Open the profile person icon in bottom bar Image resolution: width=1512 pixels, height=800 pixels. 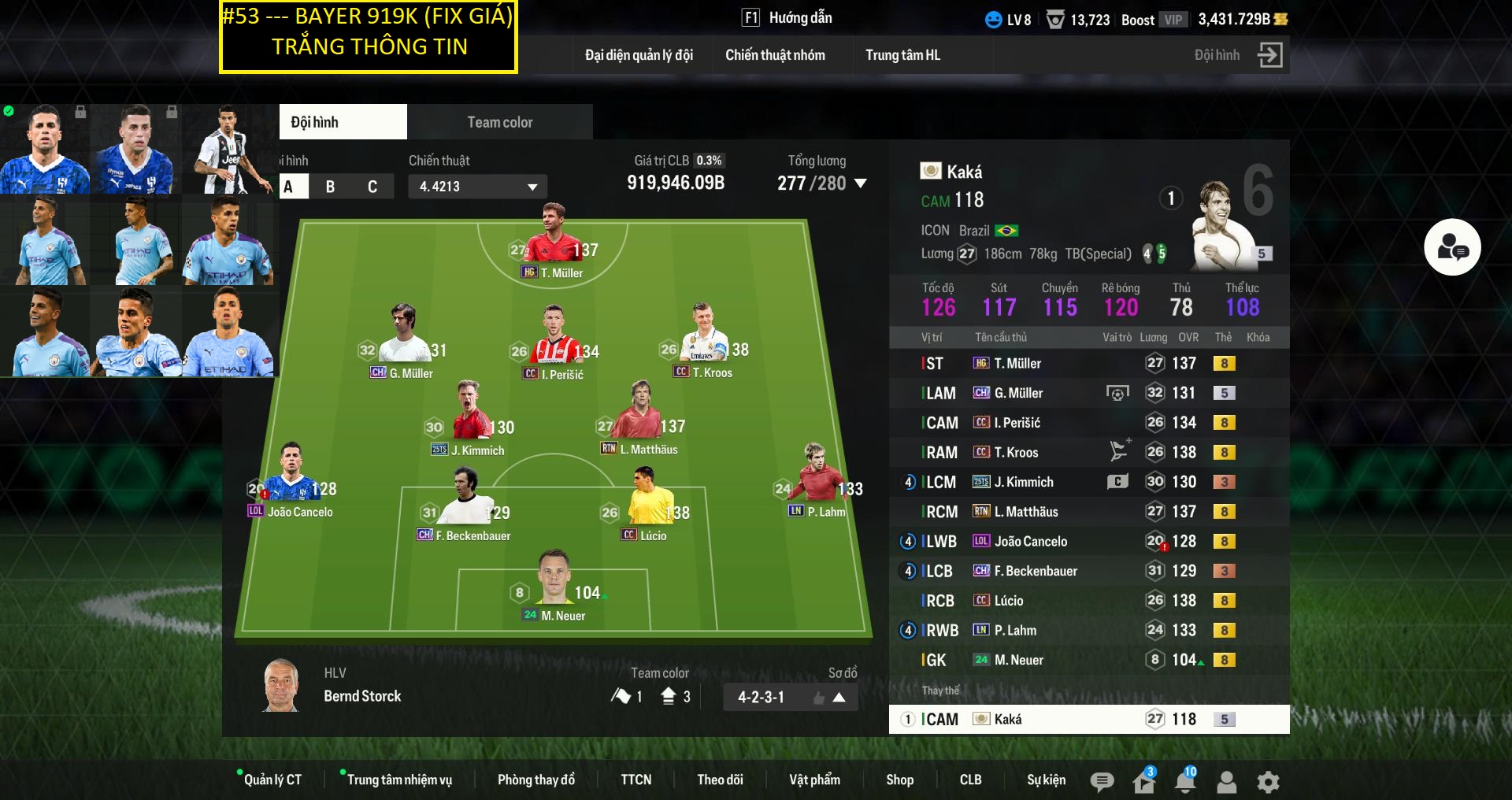[1225, 782]
